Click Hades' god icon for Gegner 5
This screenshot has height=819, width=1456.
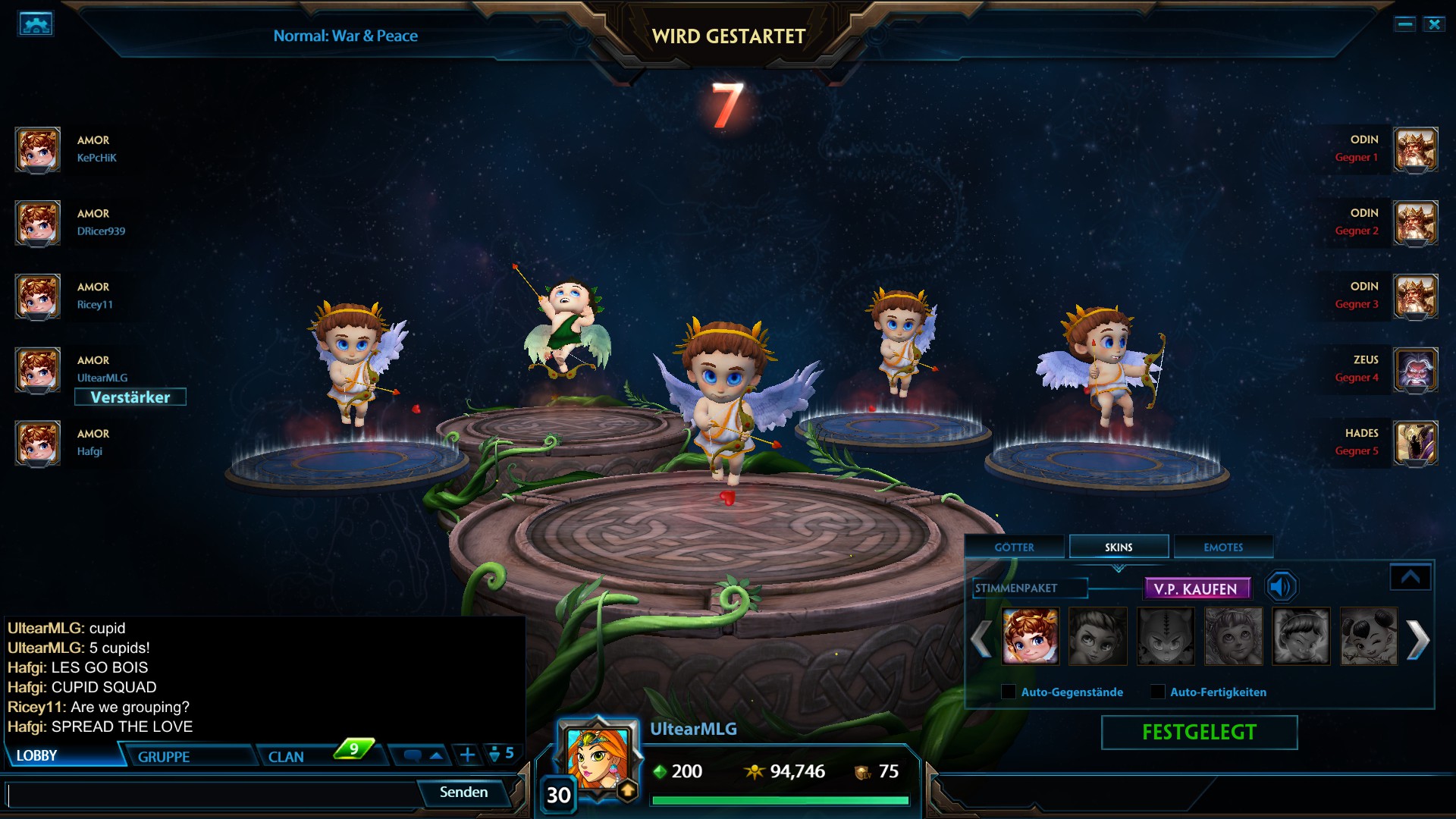[x=1417, y=444]
